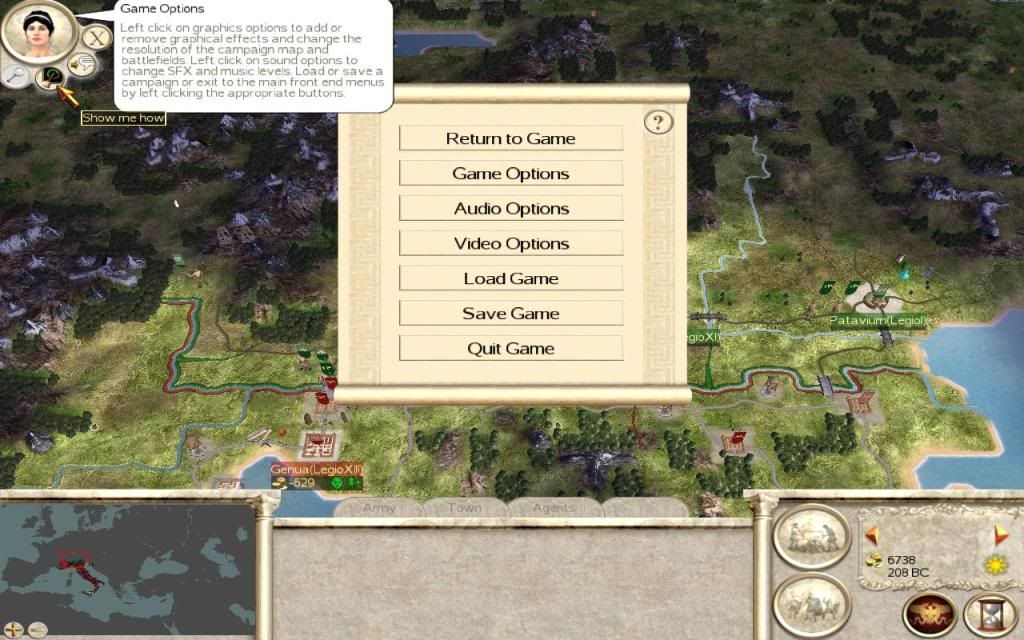
Task: Open Audio Options
Action: coord(510,208)
